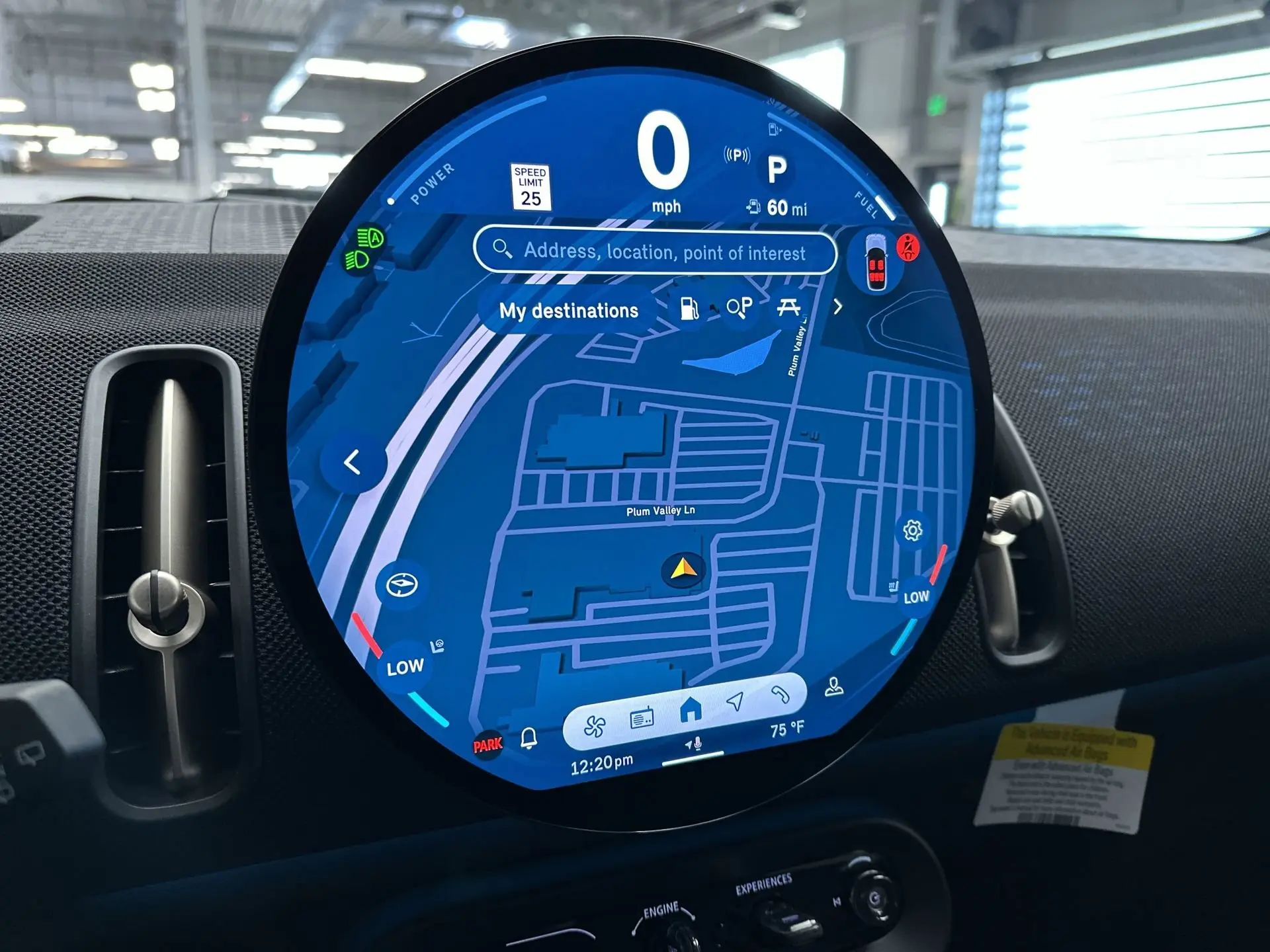Image resolution: width=1270 pixels, height=952 pixels.
Task: Expand more categories with the right chevron
Action: [x=838, y=307]
